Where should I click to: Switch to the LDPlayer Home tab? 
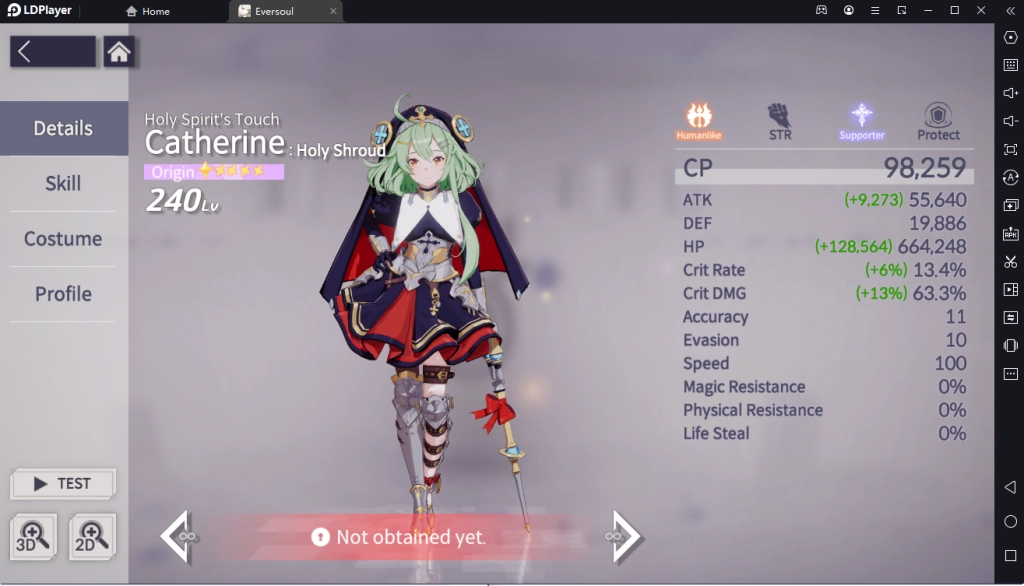(x=148, y=11)
